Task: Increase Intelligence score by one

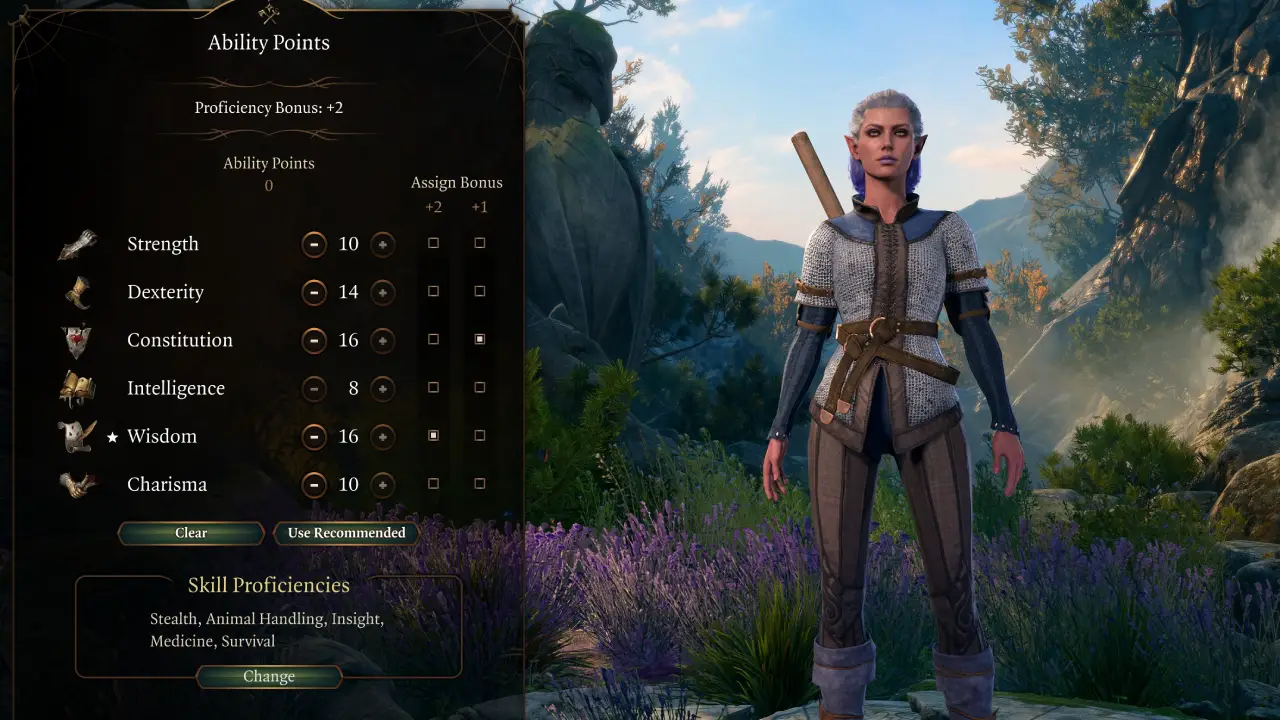Action: (x=382, y=388)
